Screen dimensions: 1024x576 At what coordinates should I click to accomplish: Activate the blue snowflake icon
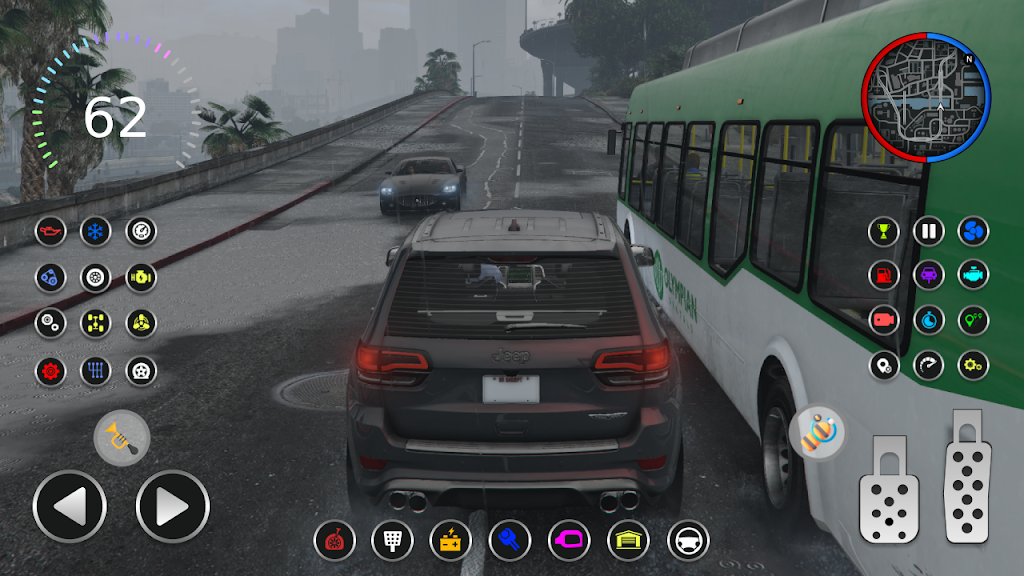(96, 231)
